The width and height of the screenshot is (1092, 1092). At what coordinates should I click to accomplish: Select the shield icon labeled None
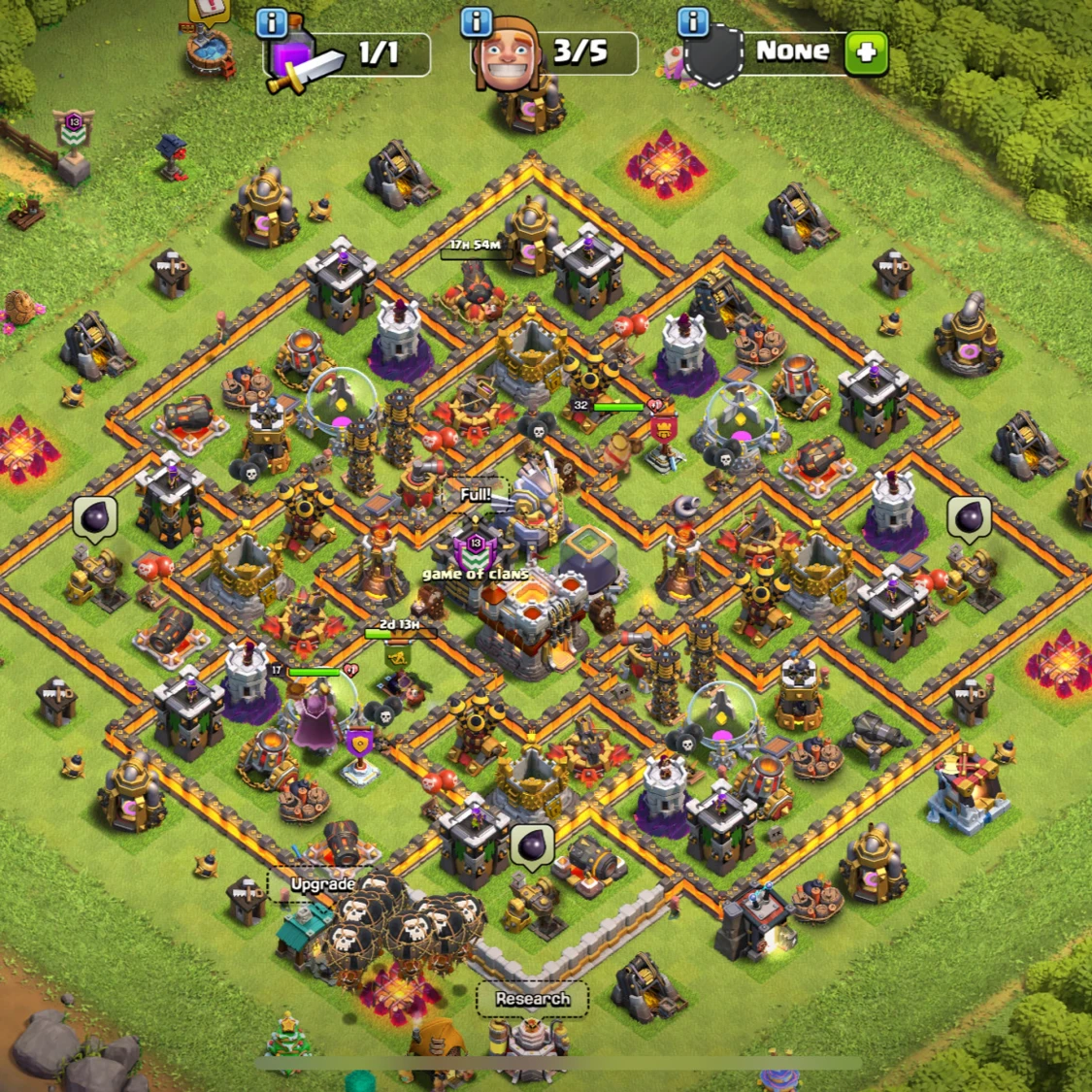(713, 57)
